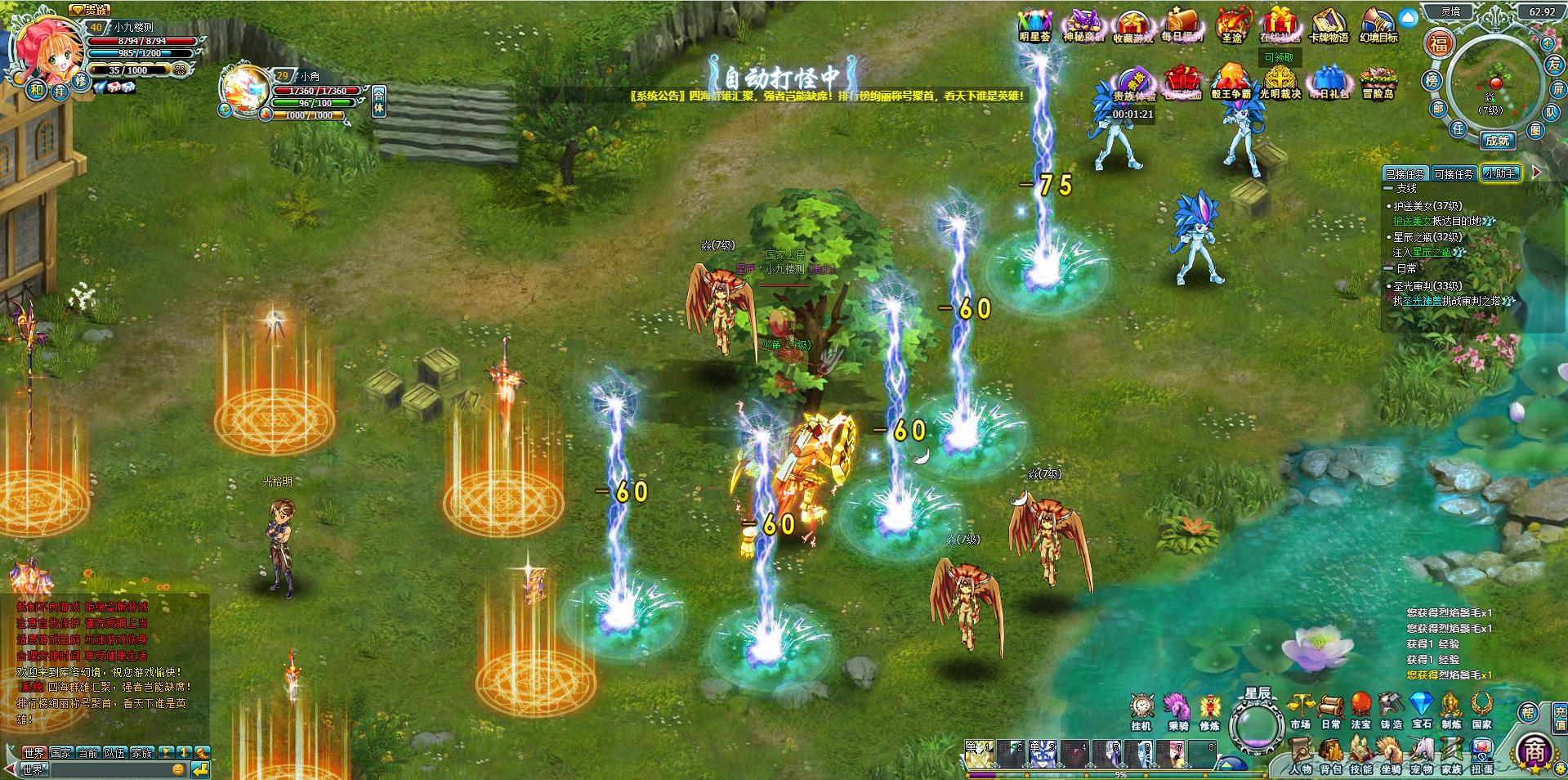Open the 神秘商店 mystery shop
The width and height of the screenshot is (1568, 780).
click(x=1083, y=25)
